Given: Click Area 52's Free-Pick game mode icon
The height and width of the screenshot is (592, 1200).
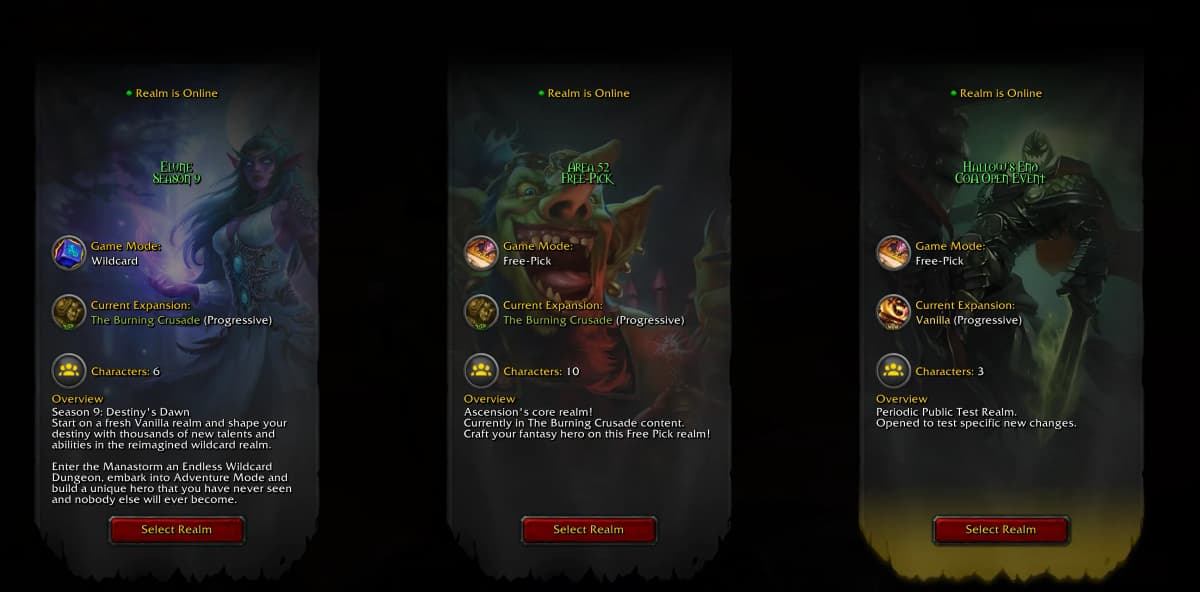Looking at the screenshot, I should 481,253.
